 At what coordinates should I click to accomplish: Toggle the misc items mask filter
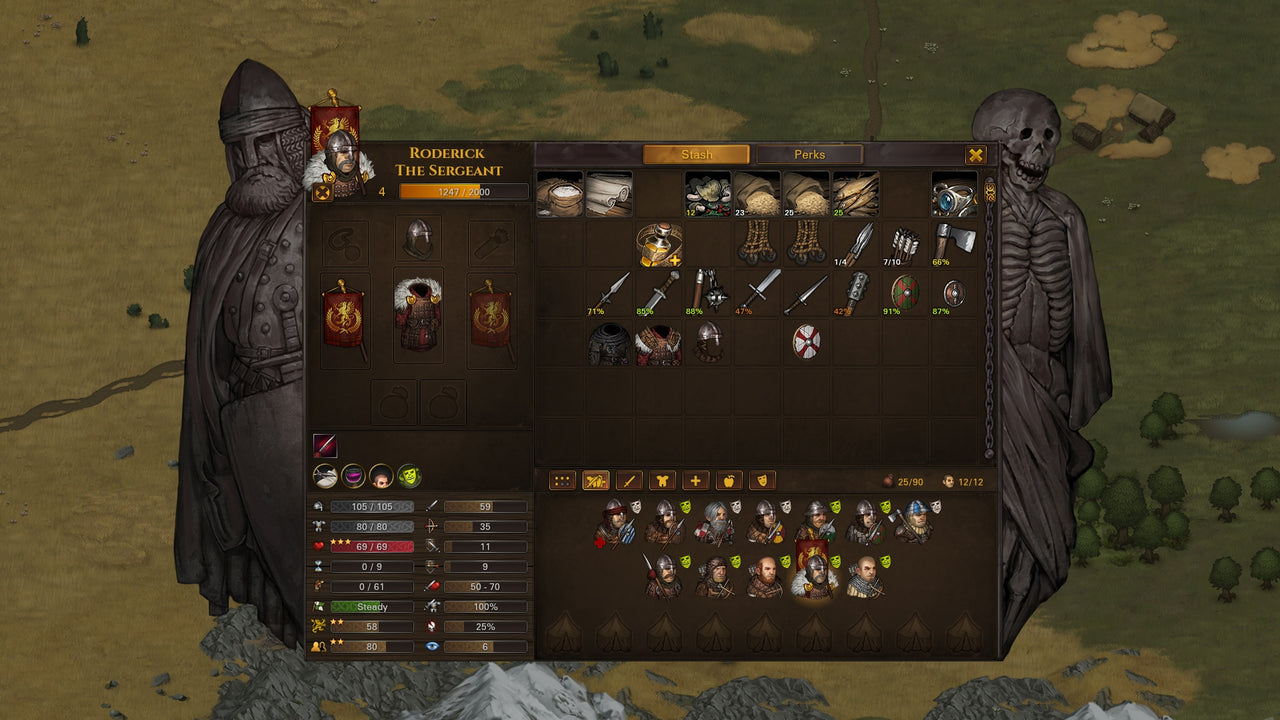763,480
